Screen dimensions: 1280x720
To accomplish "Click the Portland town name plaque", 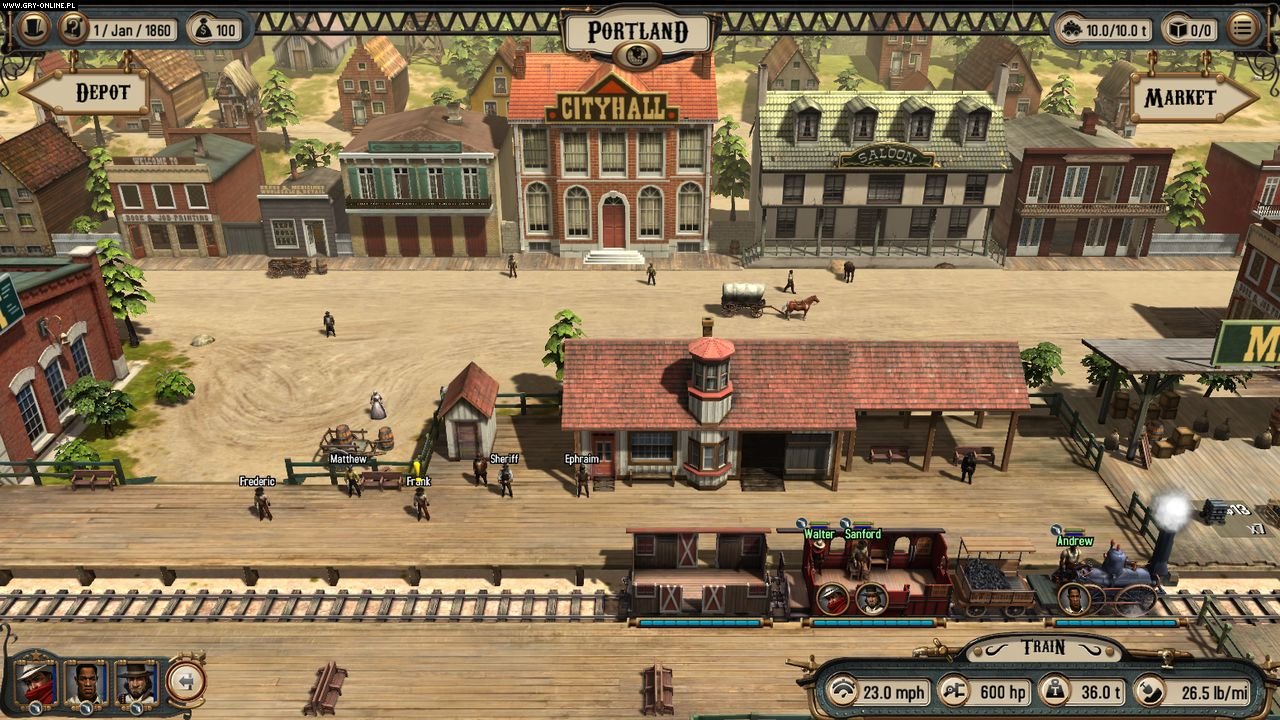I will pos(638,31).
